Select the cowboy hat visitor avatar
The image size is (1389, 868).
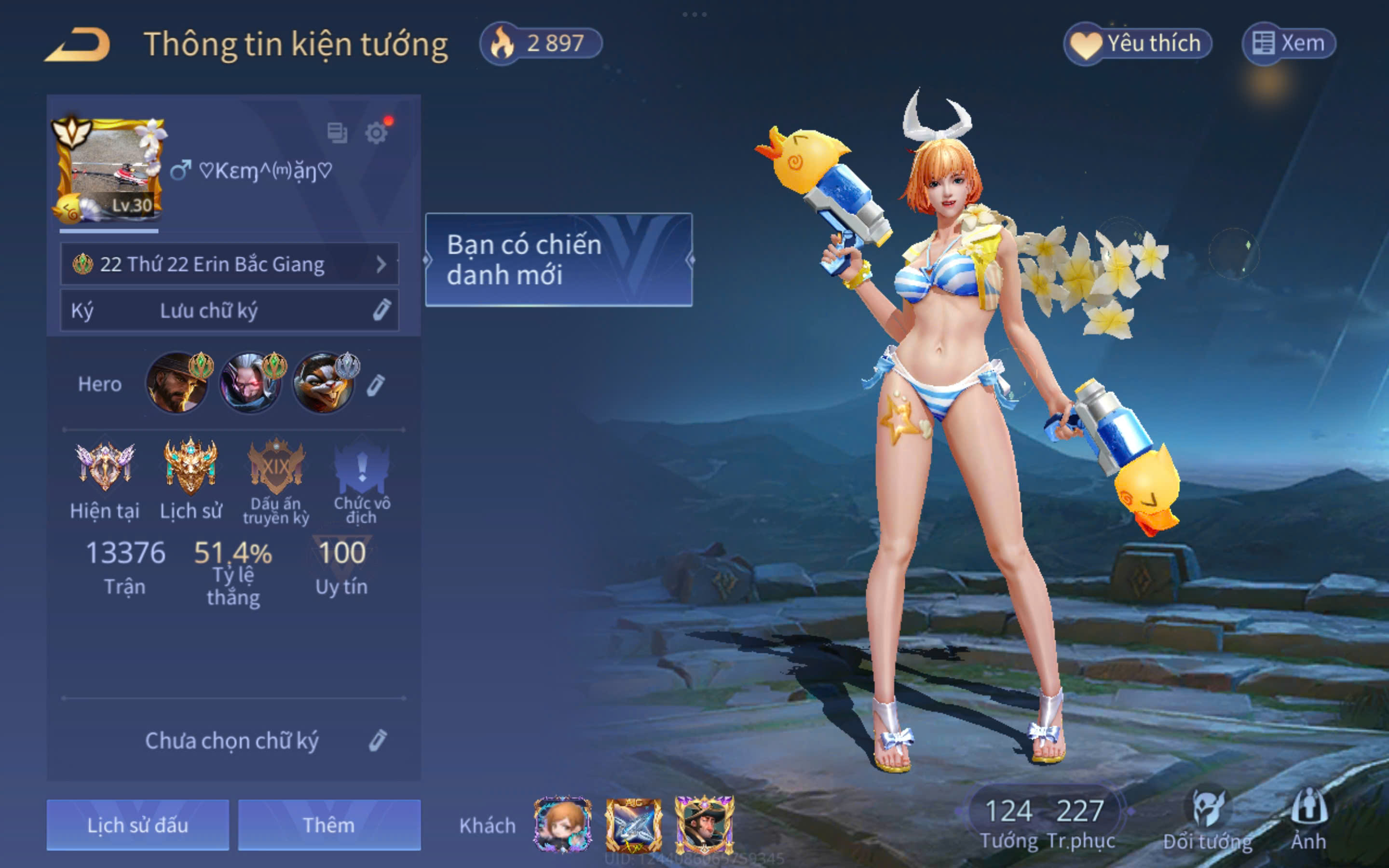coord(704,825)
